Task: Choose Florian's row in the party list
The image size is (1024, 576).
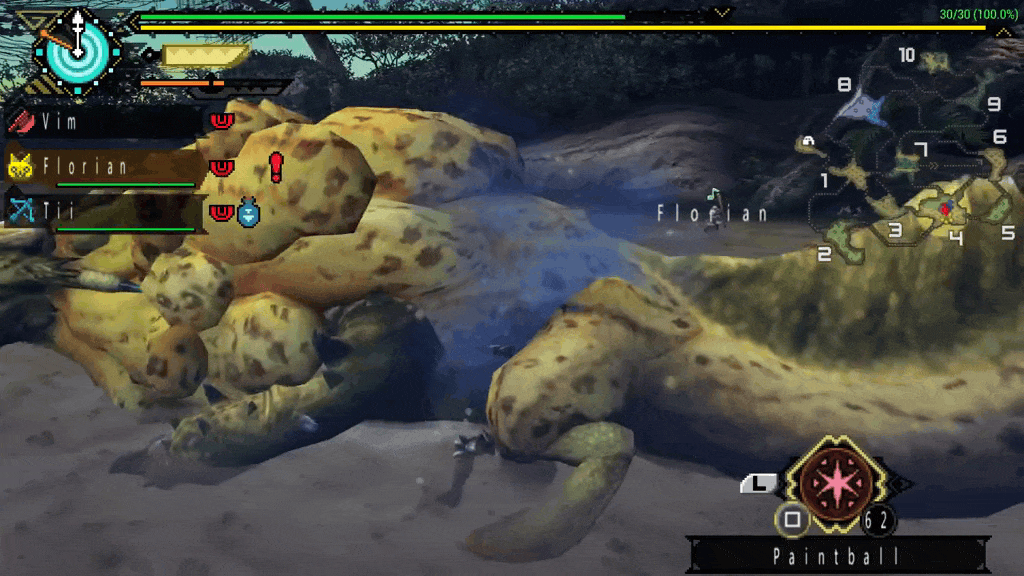Action: coord(104,166)
